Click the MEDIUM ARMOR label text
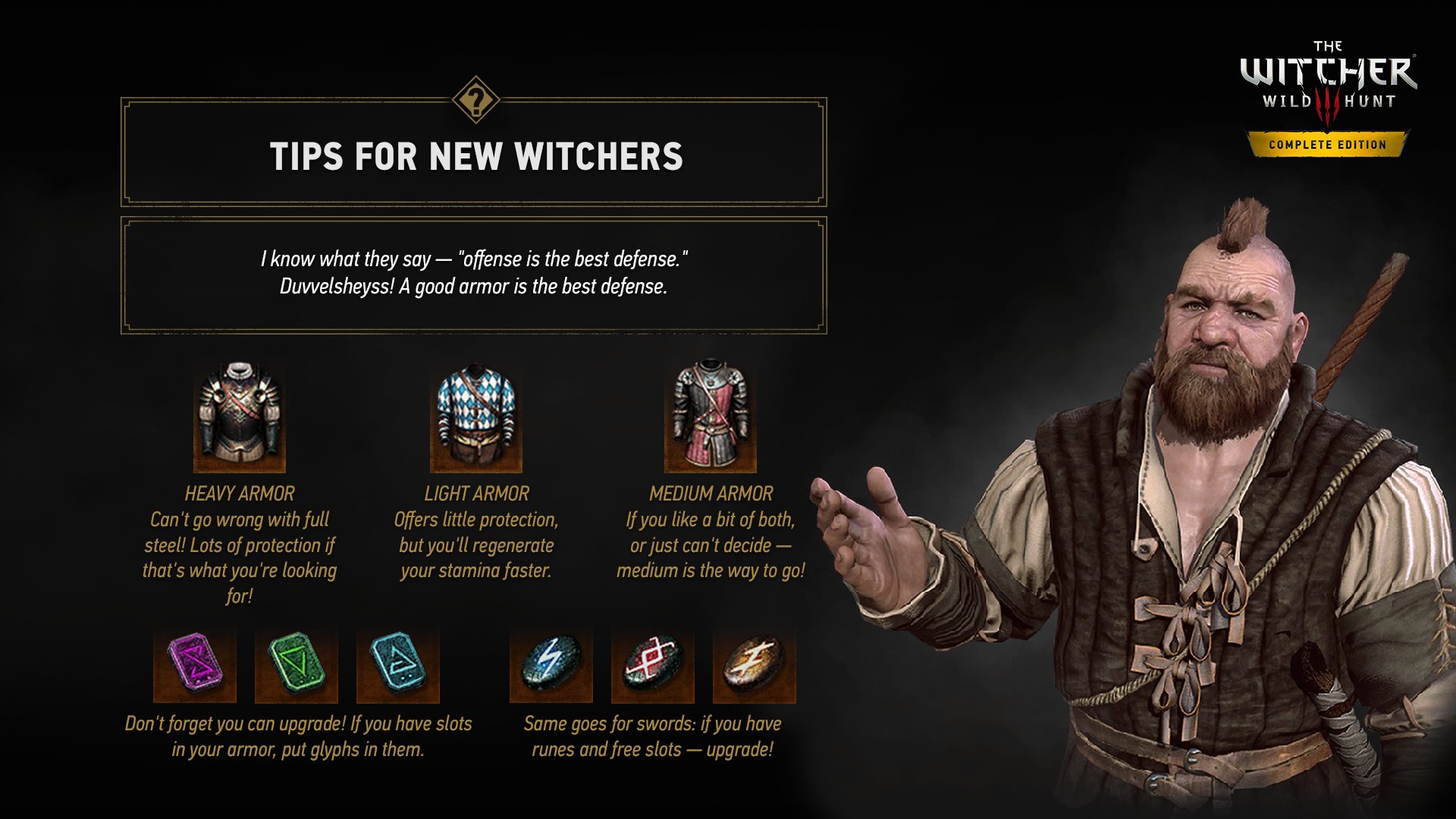This screenshot has height=819, width=1456. point(711,494)
